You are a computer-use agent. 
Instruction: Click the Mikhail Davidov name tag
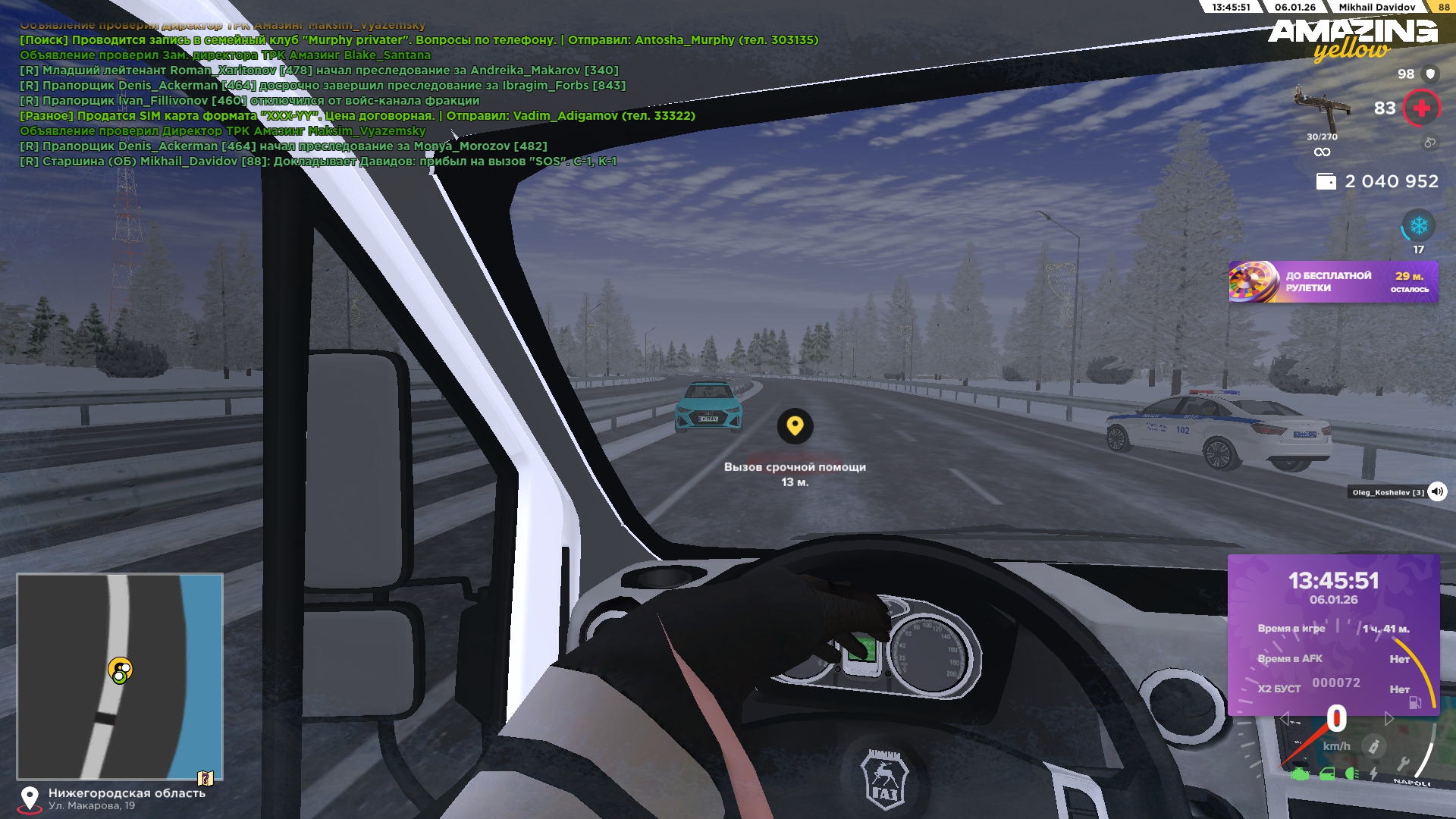[x=1376, y=7]
